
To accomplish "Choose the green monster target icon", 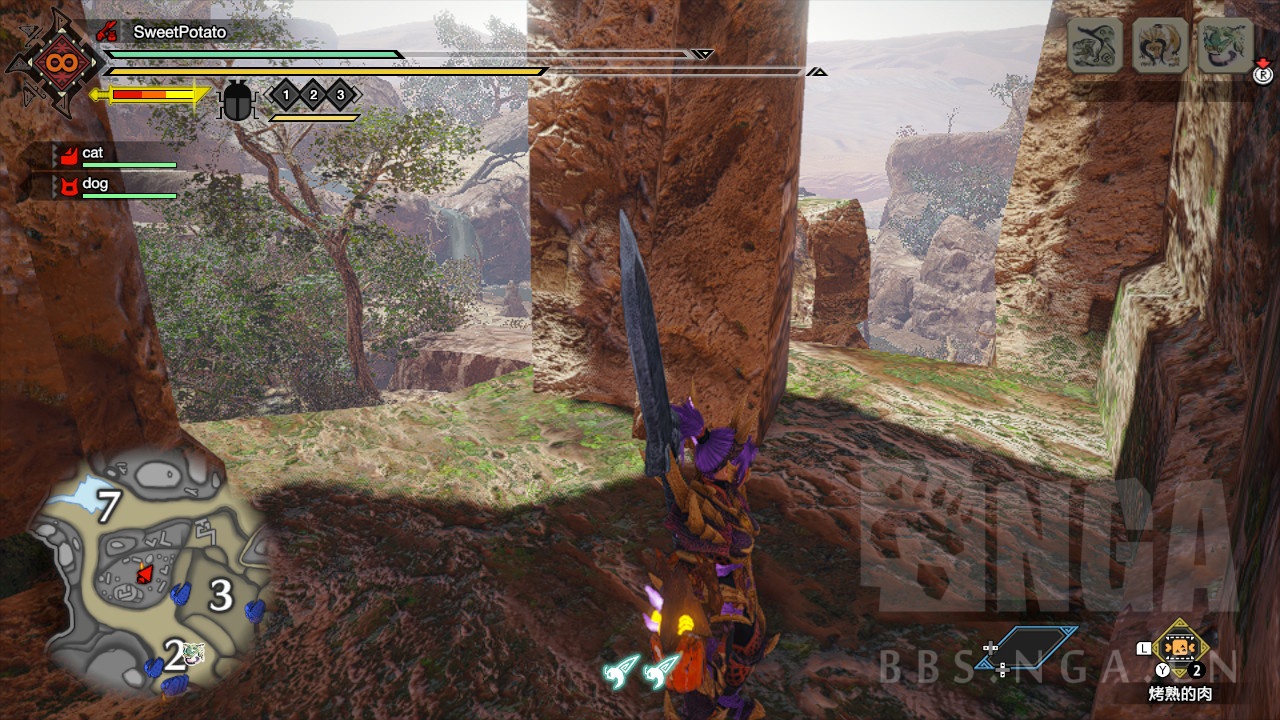I will [1225, 45].
